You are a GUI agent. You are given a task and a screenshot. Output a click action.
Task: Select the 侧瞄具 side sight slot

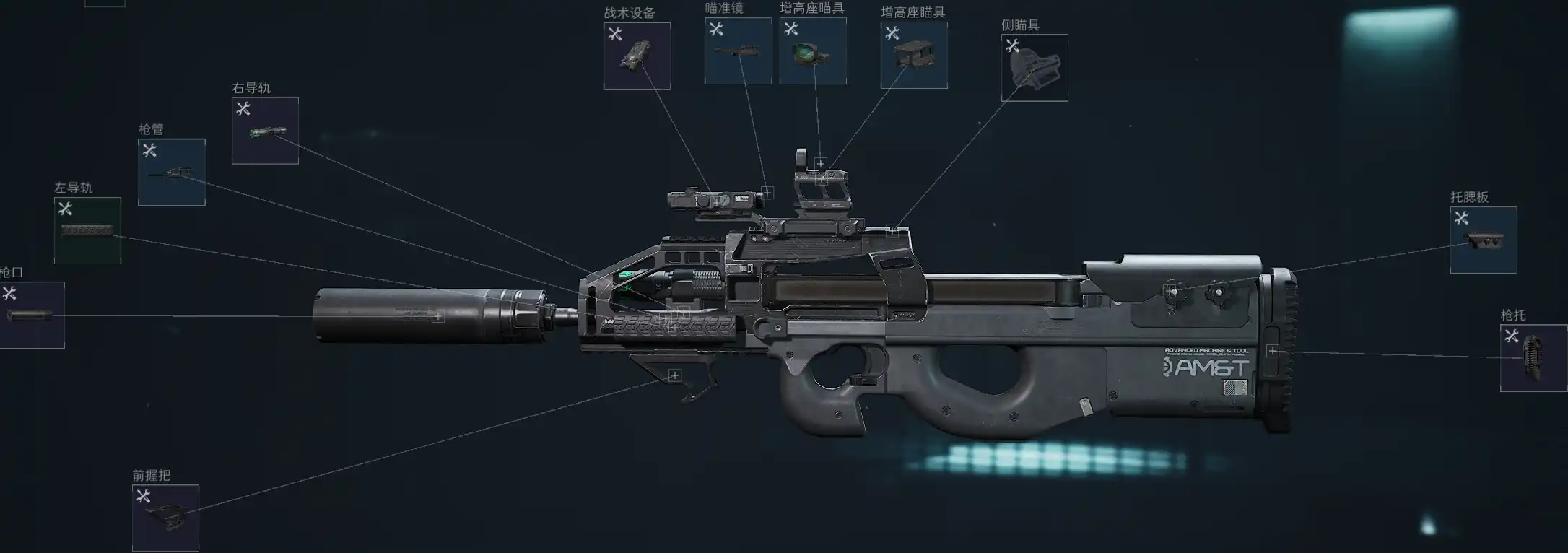pos(1035,69)
